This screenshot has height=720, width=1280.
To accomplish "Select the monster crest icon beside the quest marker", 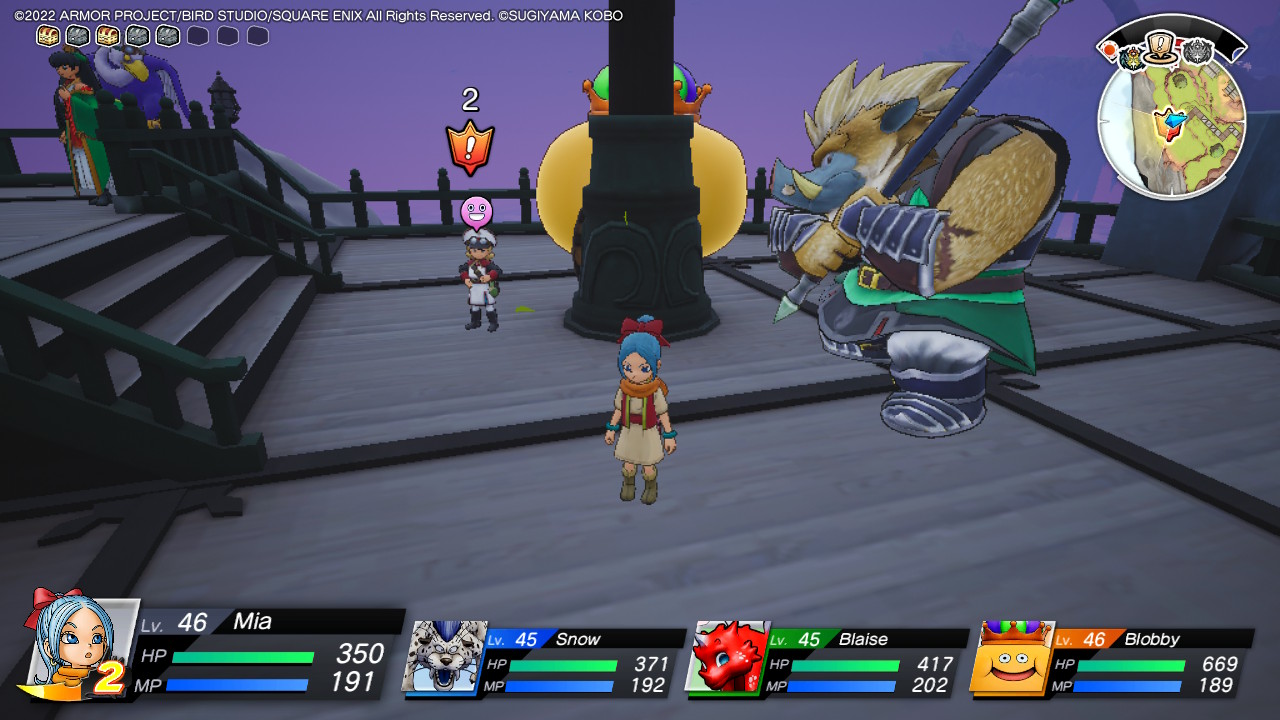I will point(1133,58).
